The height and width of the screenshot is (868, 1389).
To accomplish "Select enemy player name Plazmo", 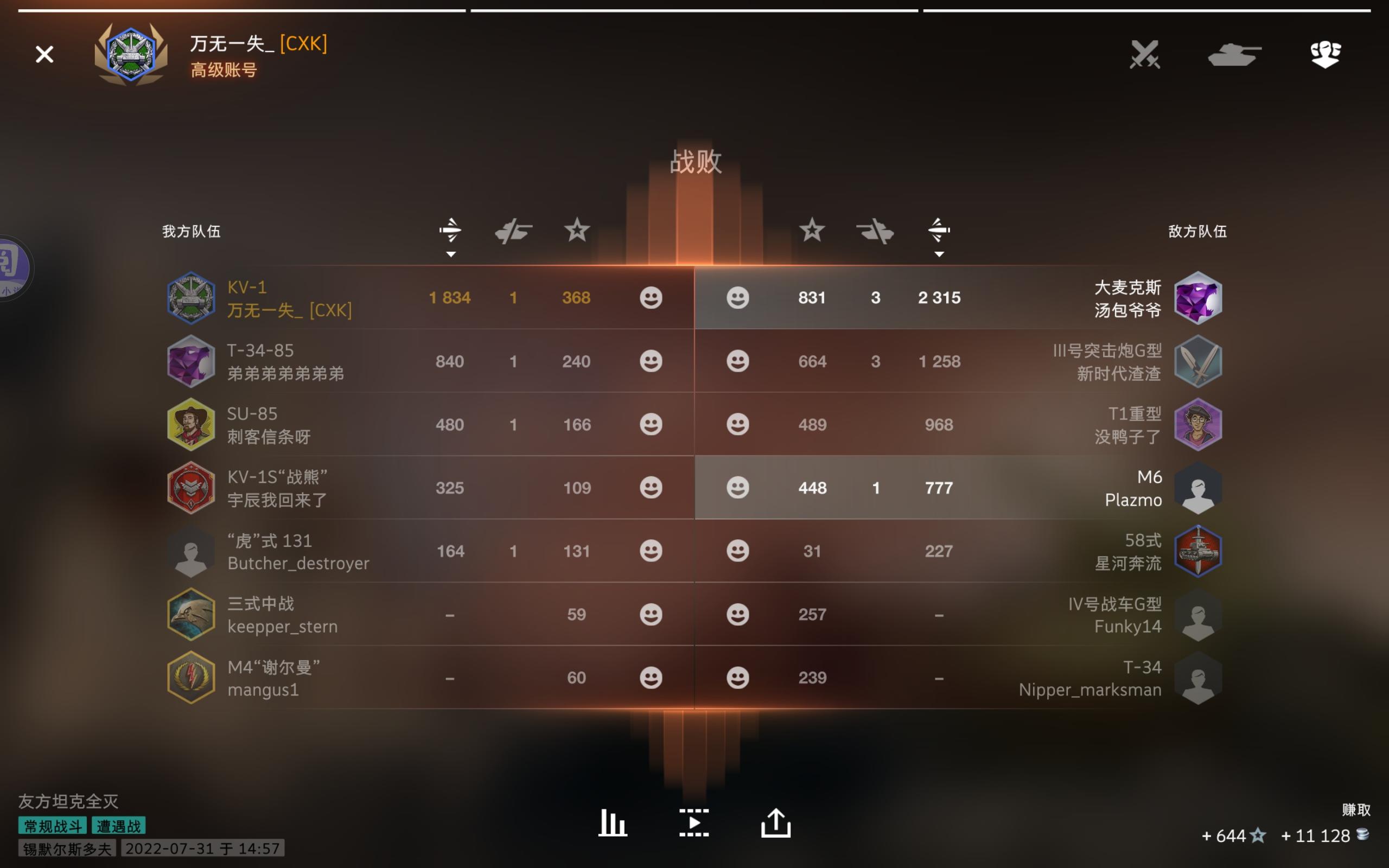I will pos(1133,500).
